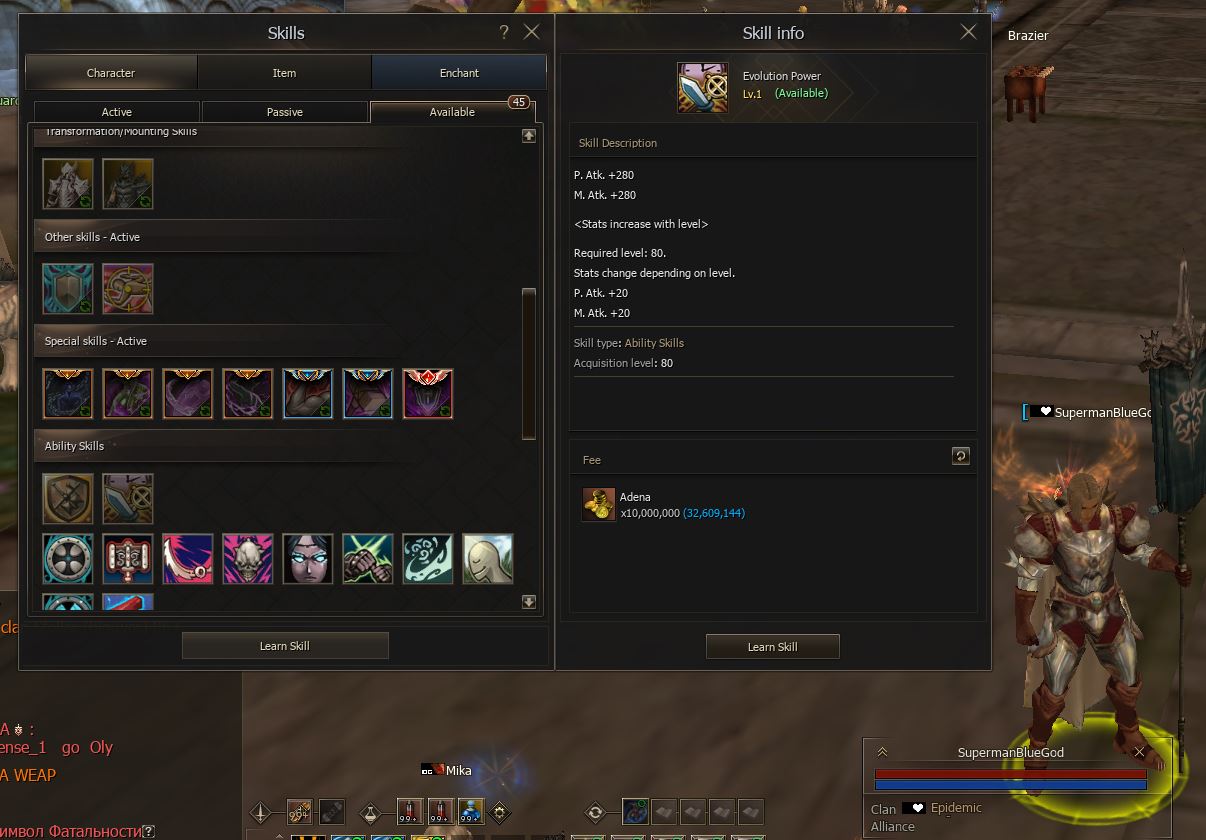Close the Skills window
The height and width of the screenshot is (840, 1206).
[532, 32]
